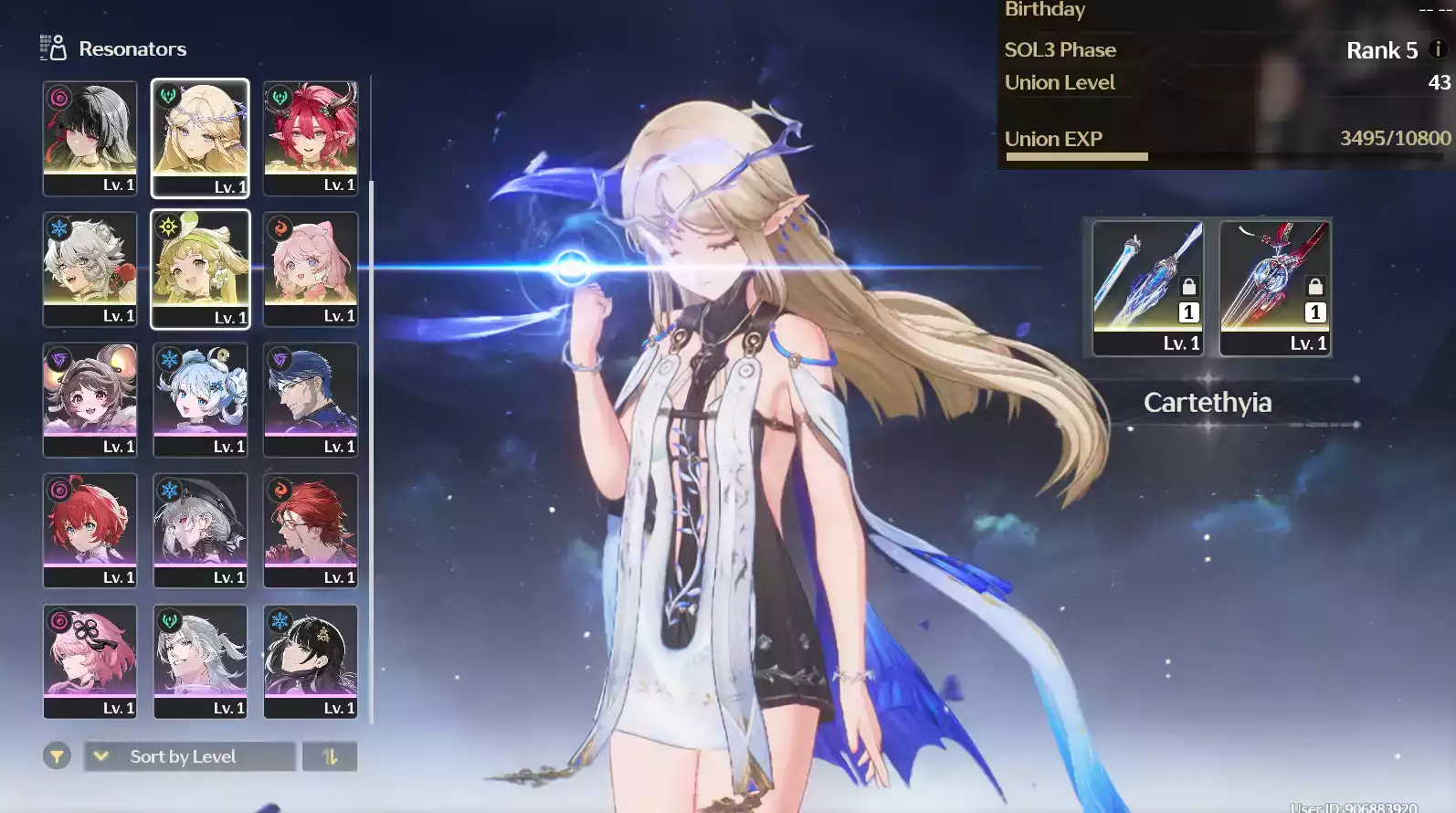Choose the pink-haired Fusion girl portrait
The width and height of the screenshot is (1456, 813).
point(311,269)
